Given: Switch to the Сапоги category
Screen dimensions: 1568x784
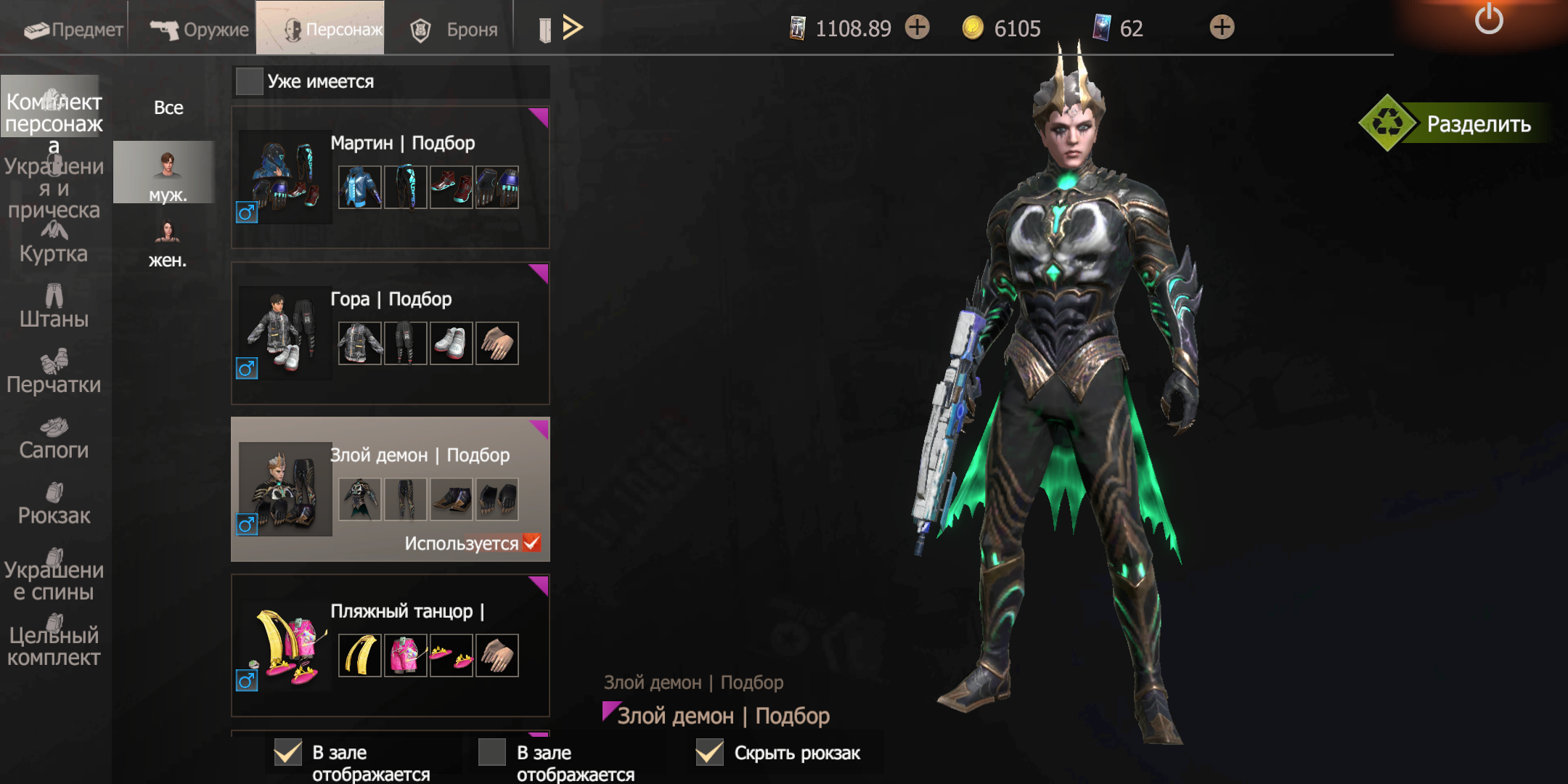Looking at the screenshot, I should pyautogui.click(x=54, y=439).
